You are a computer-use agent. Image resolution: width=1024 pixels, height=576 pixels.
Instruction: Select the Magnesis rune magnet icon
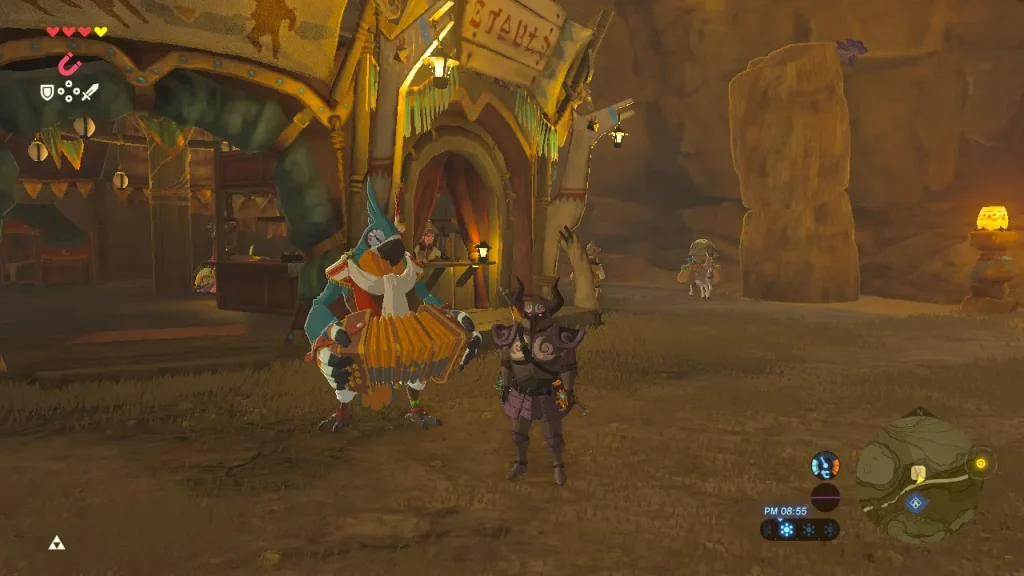(x=68, y=64)
